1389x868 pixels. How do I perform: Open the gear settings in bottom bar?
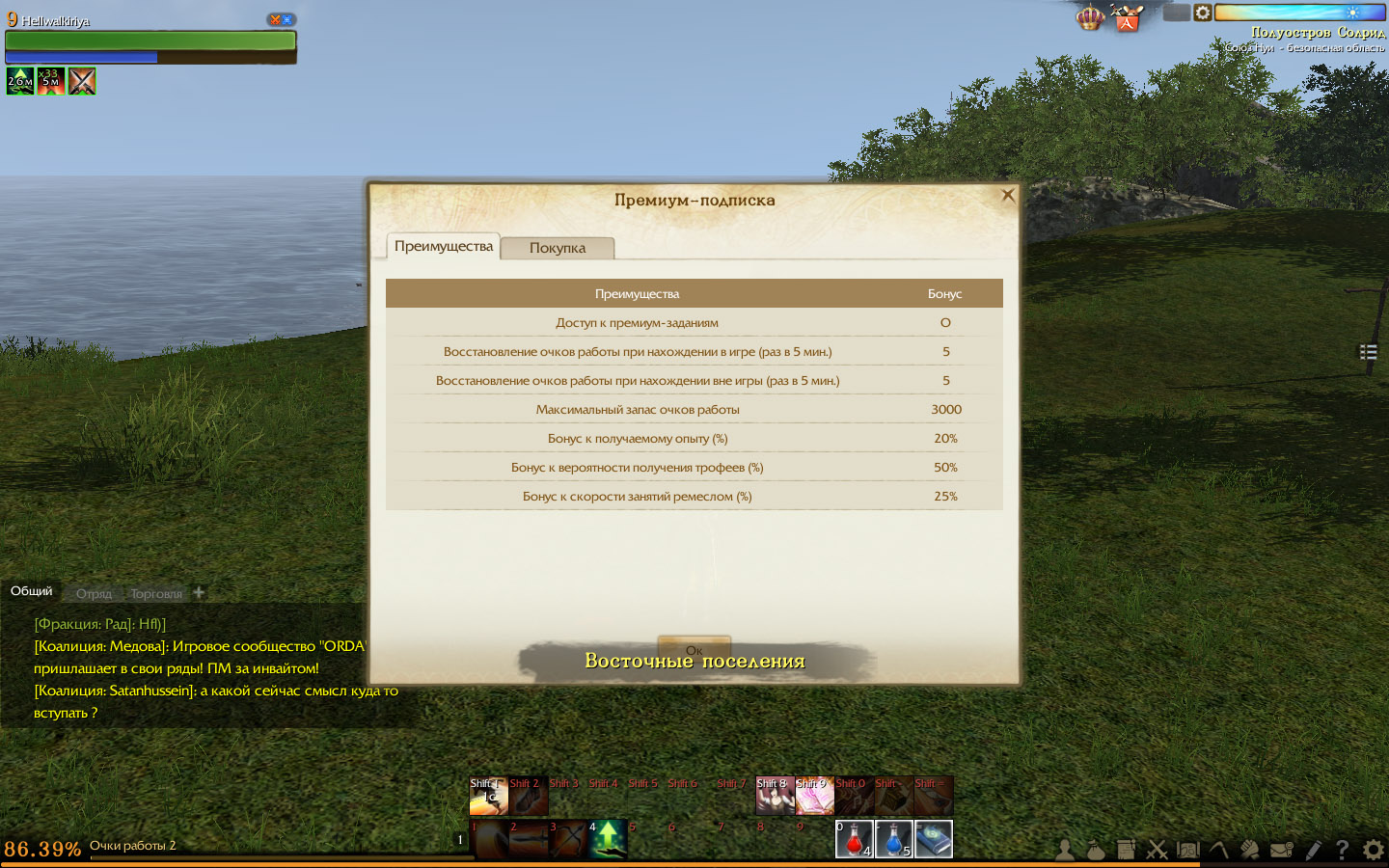[1374, 850]
